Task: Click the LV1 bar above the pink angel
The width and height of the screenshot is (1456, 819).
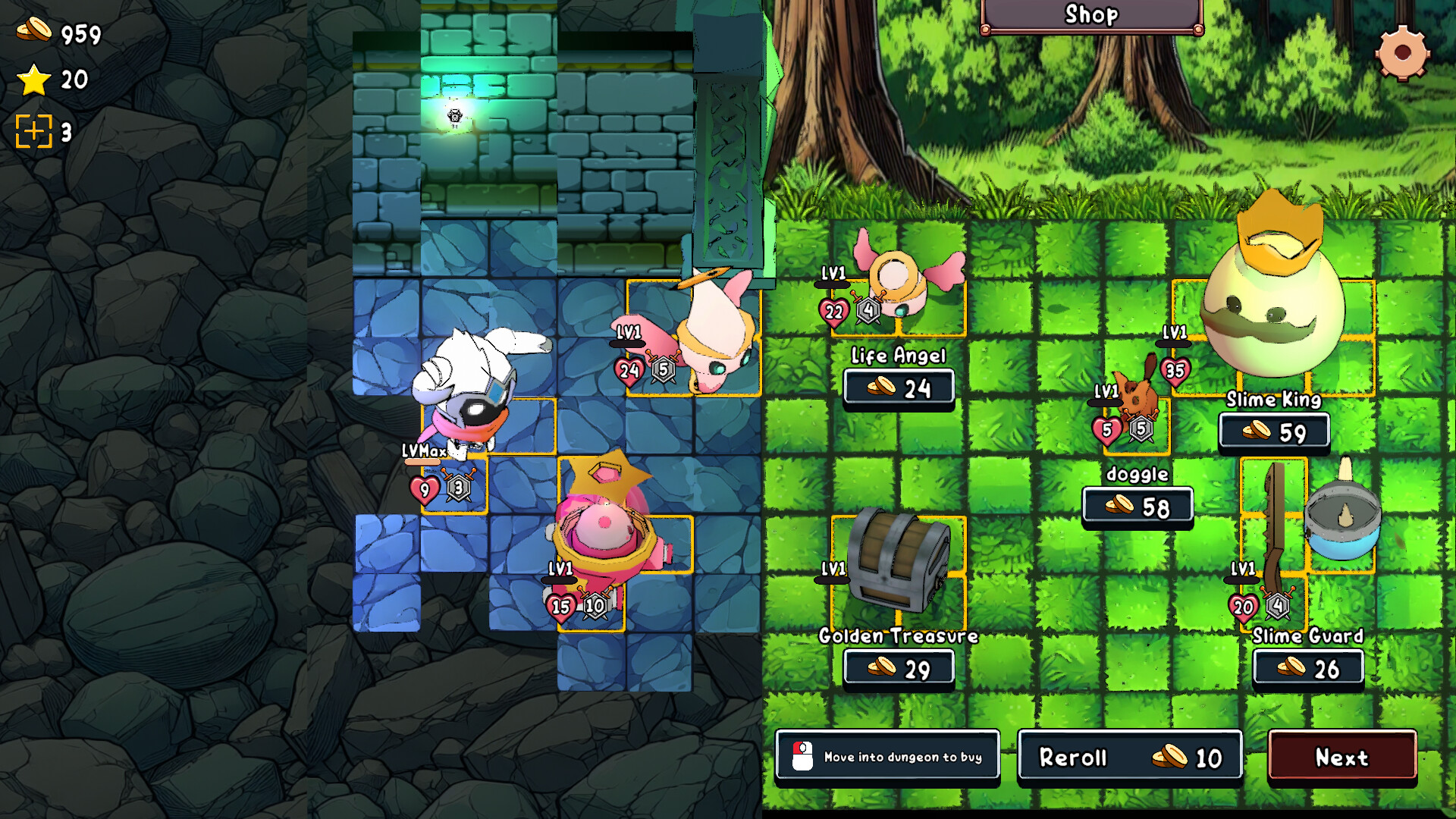Action: click(x=626, y=340)
